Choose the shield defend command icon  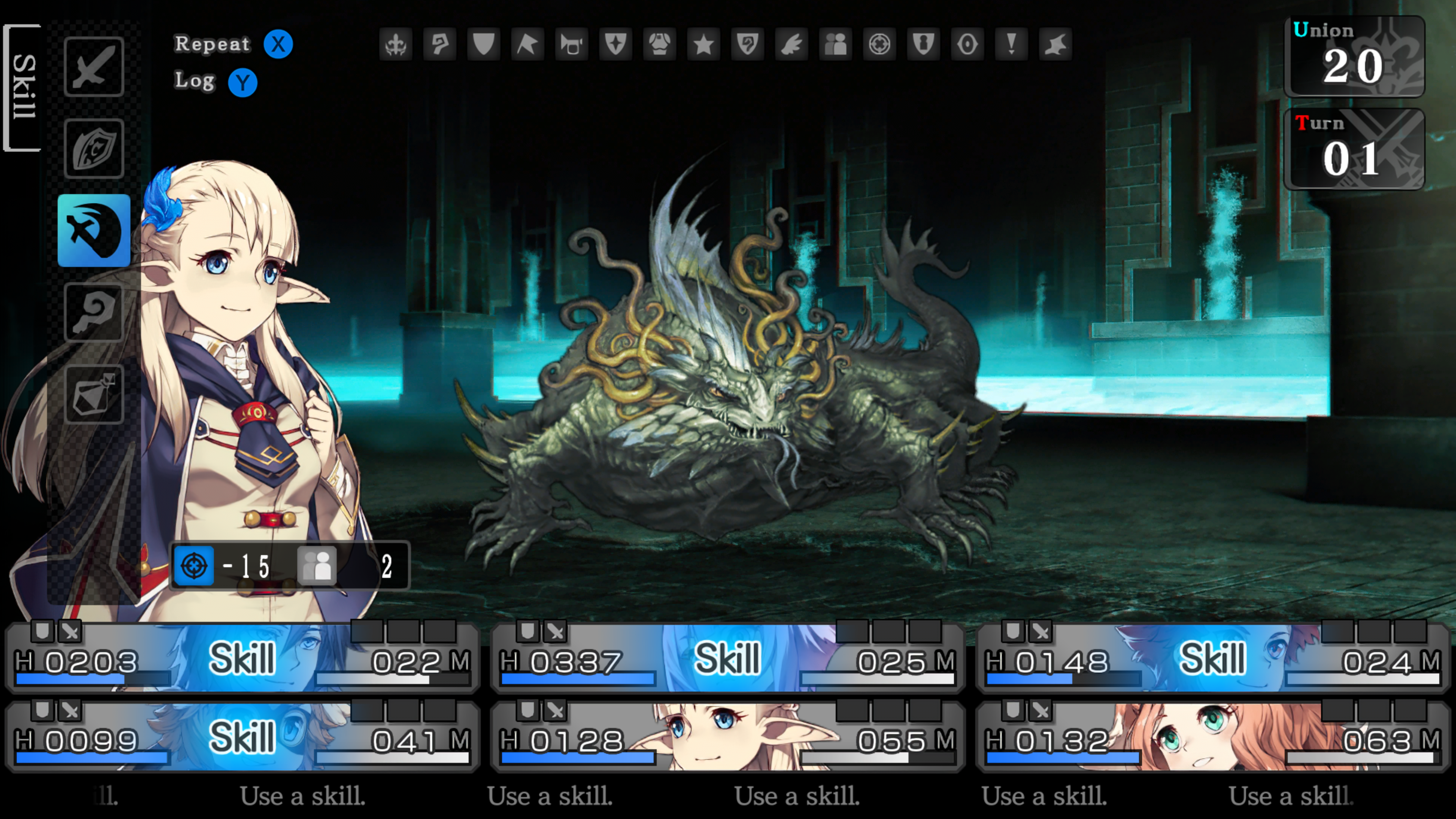click(x=94, y=149)
